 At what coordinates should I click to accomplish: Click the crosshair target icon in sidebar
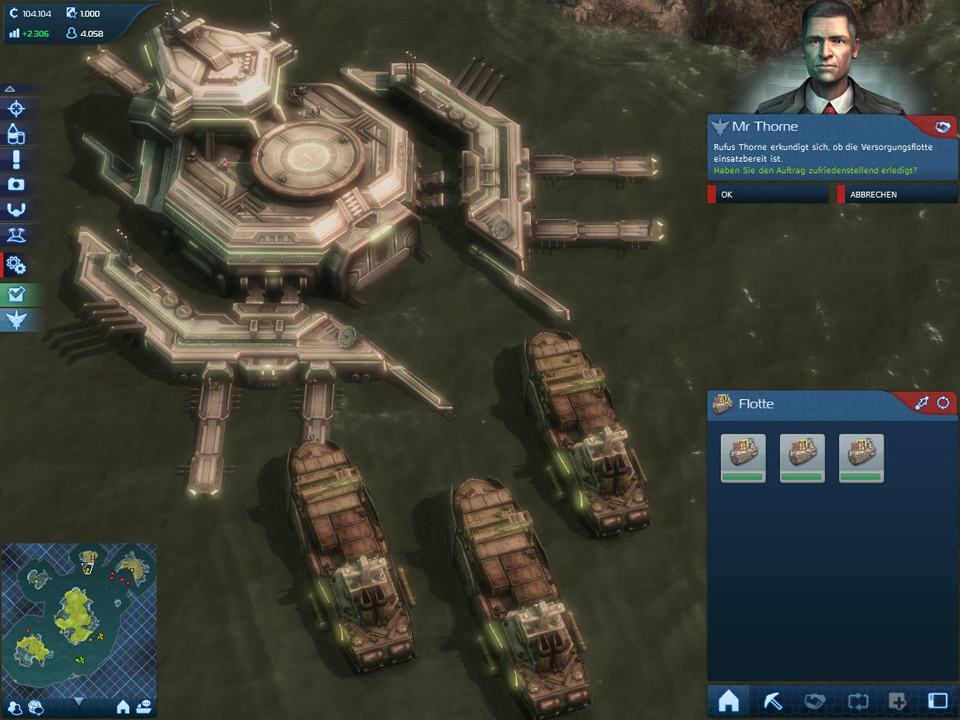point(16,108)
